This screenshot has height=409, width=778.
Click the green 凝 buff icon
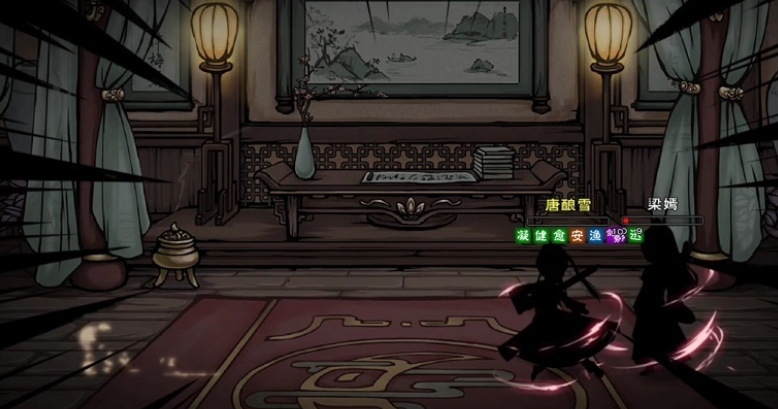click(522, 235)
